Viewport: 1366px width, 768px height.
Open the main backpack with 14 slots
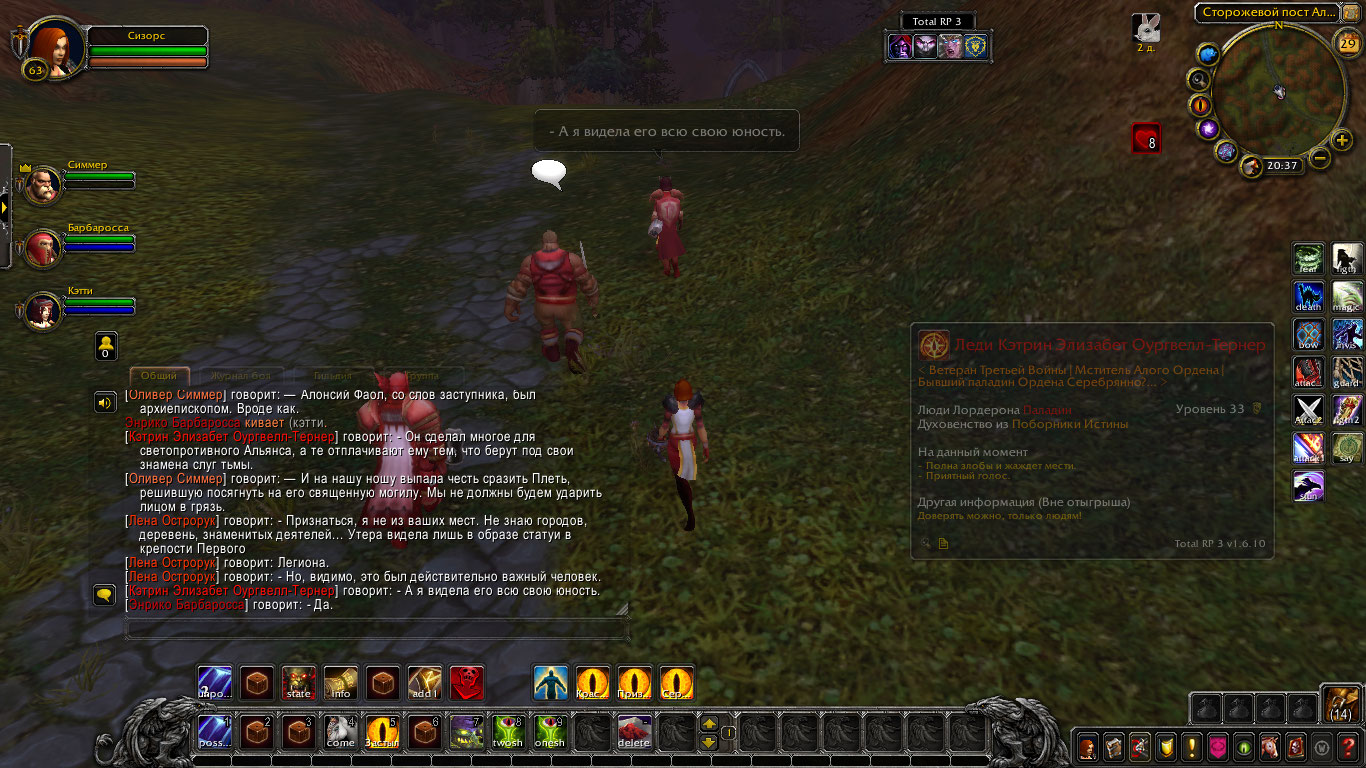tap(1340, 704)
